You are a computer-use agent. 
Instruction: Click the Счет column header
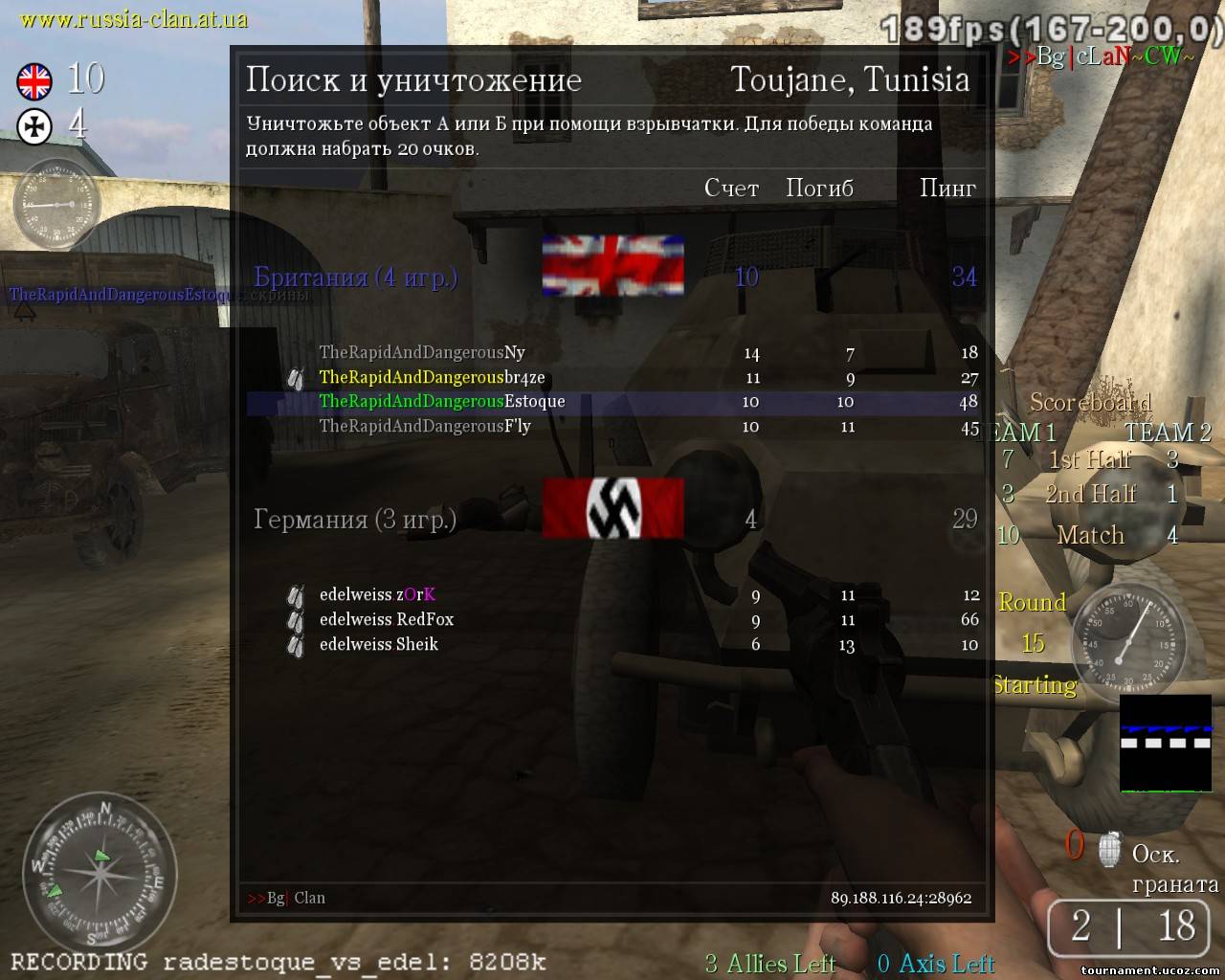(x=731, y=189)
